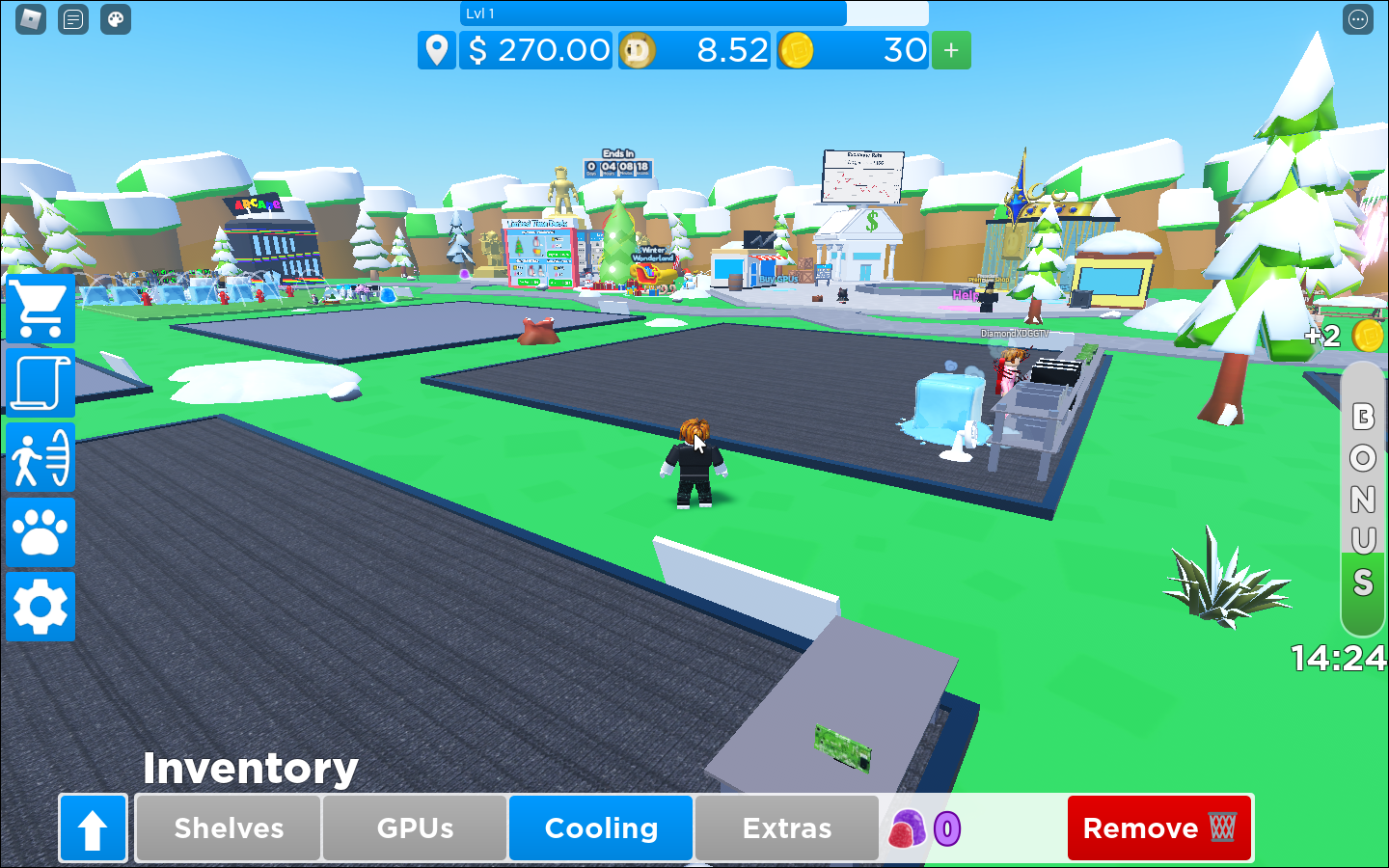The height and width of the screenshot is (868, 1389).
Task: Open chat with the speech bubble icon
Action: (x=72, y=19)
